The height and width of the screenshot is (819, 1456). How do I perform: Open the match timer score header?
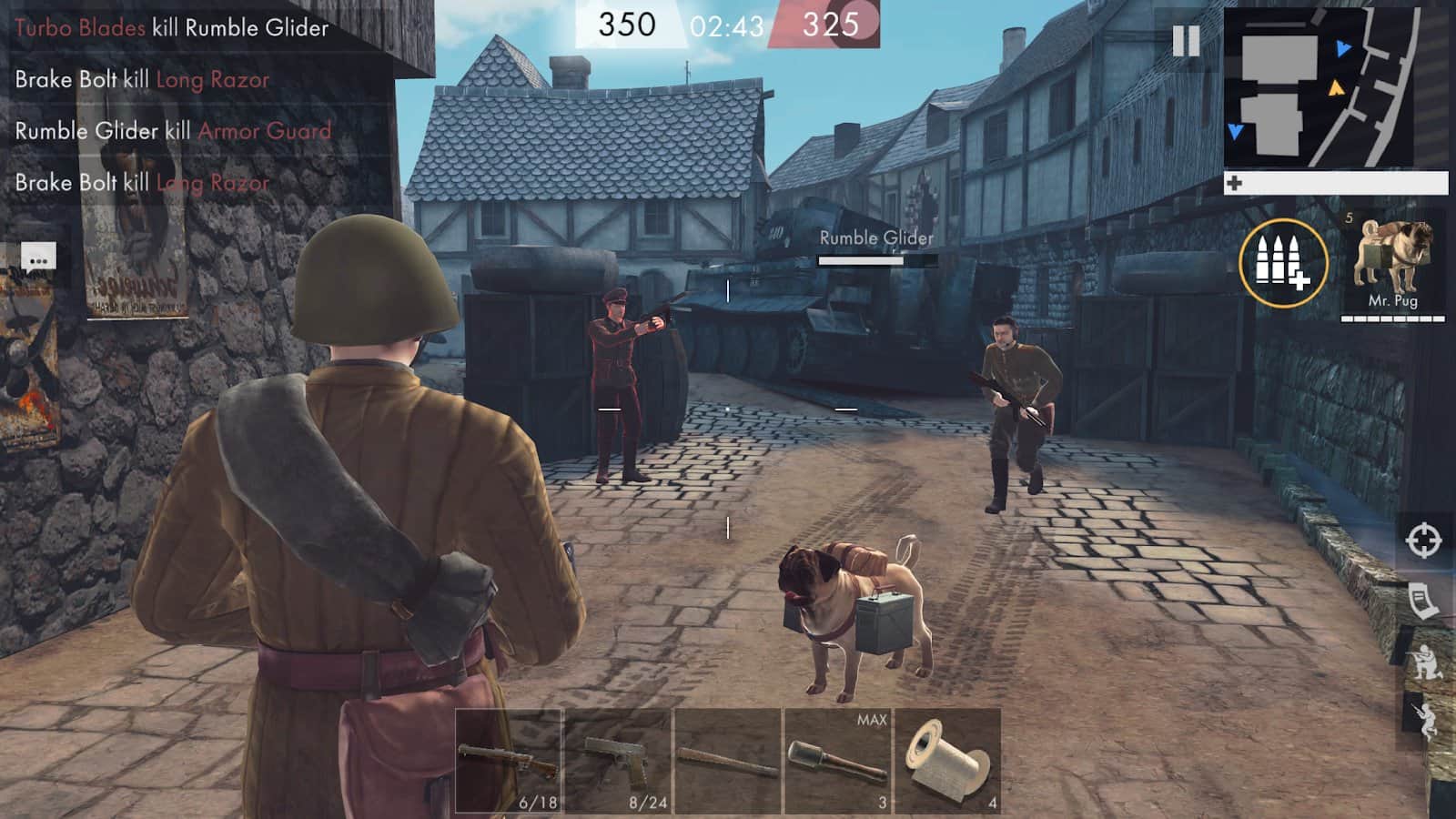pyautogui.click(x=728, y=23)
